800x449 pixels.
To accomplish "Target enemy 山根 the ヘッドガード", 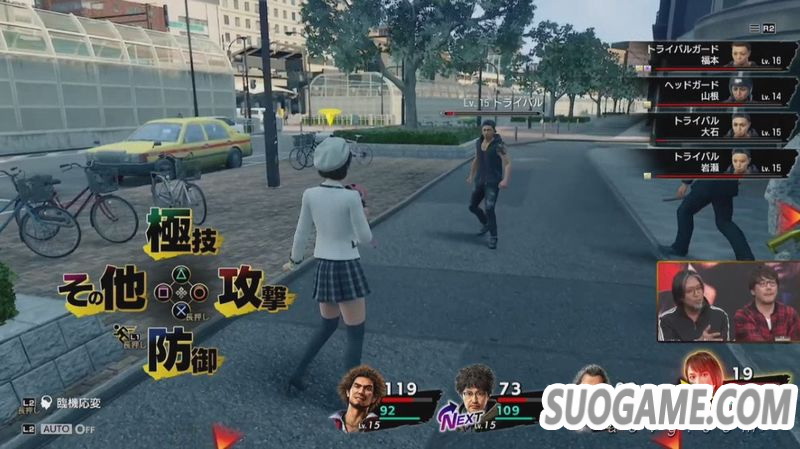I will tap(708, 91).
